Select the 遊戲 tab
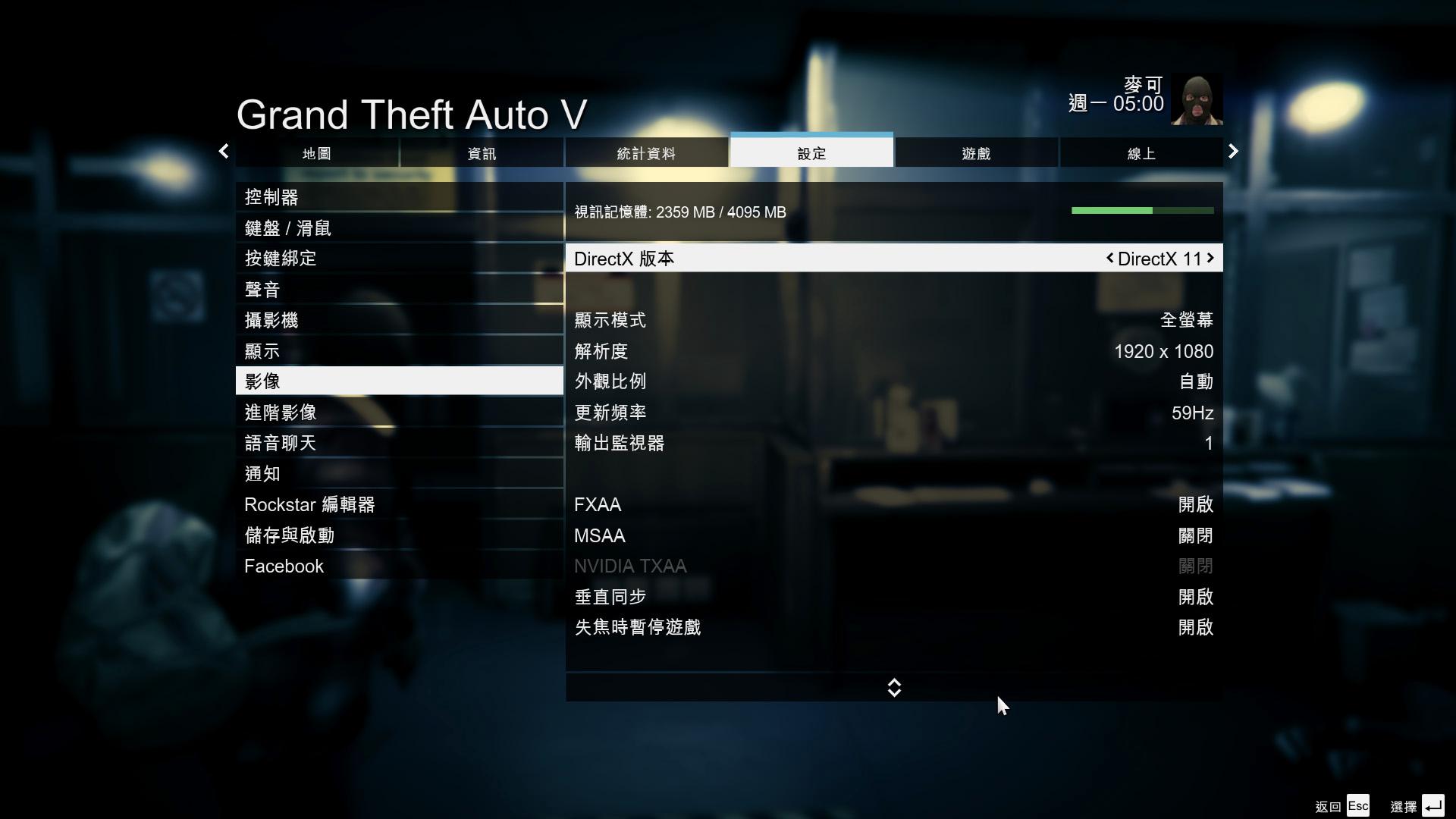 (976, 153)
